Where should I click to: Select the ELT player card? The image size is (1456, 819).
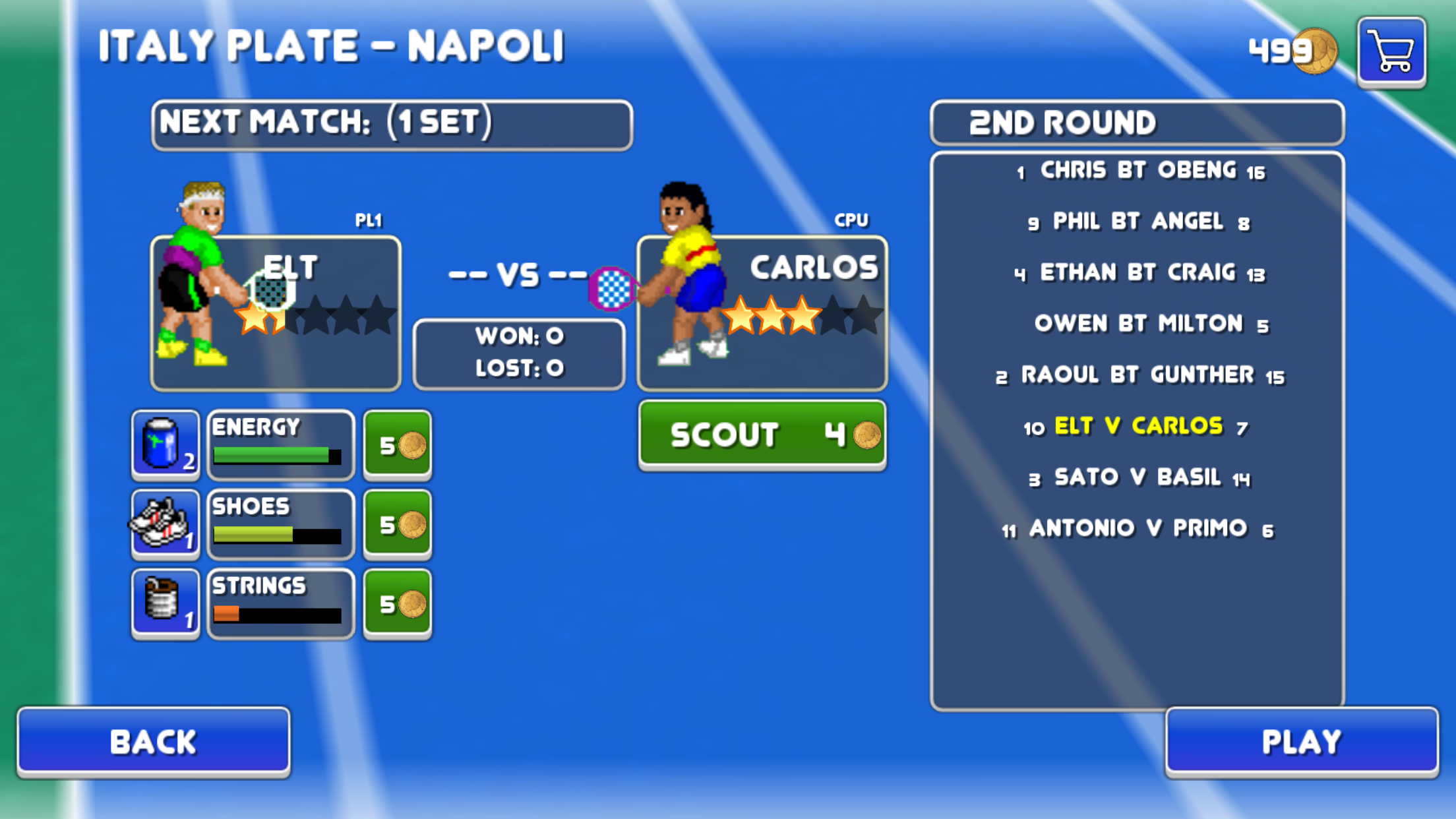276,313
